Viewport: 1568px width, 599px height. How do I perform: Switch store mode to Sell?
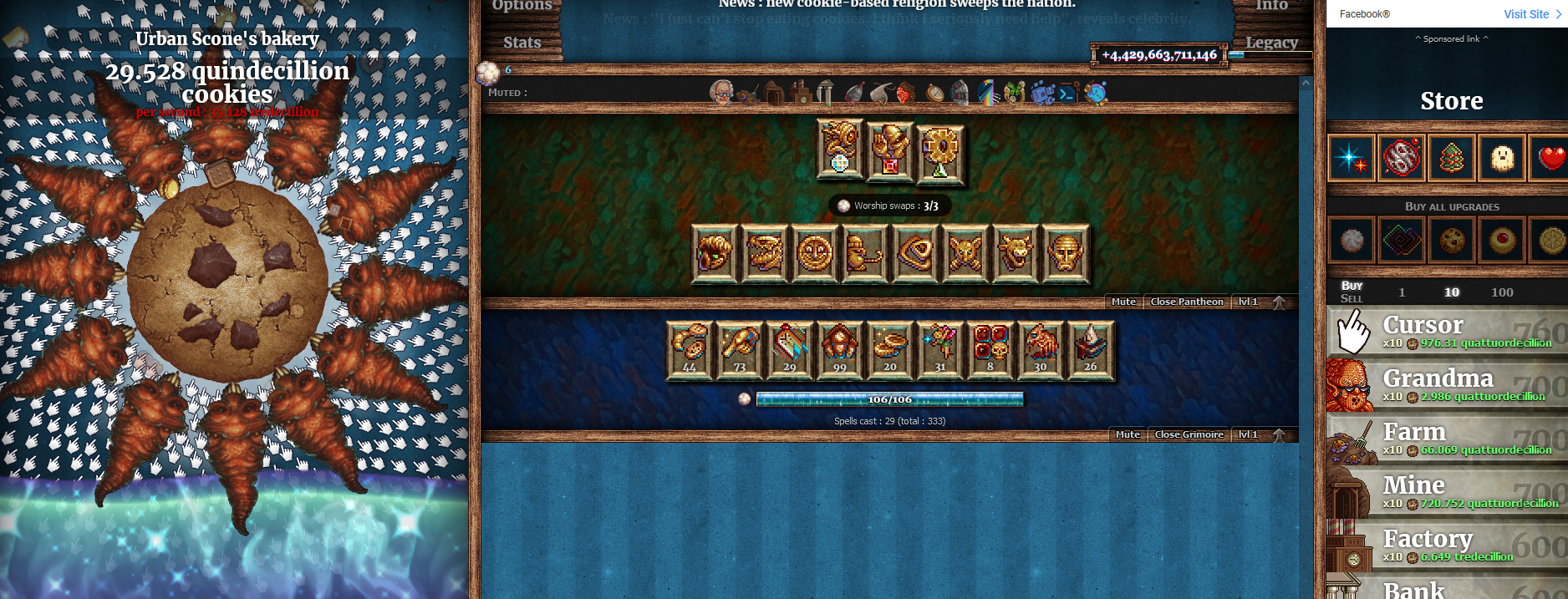pyautogui.click(x=1351, y=298)
